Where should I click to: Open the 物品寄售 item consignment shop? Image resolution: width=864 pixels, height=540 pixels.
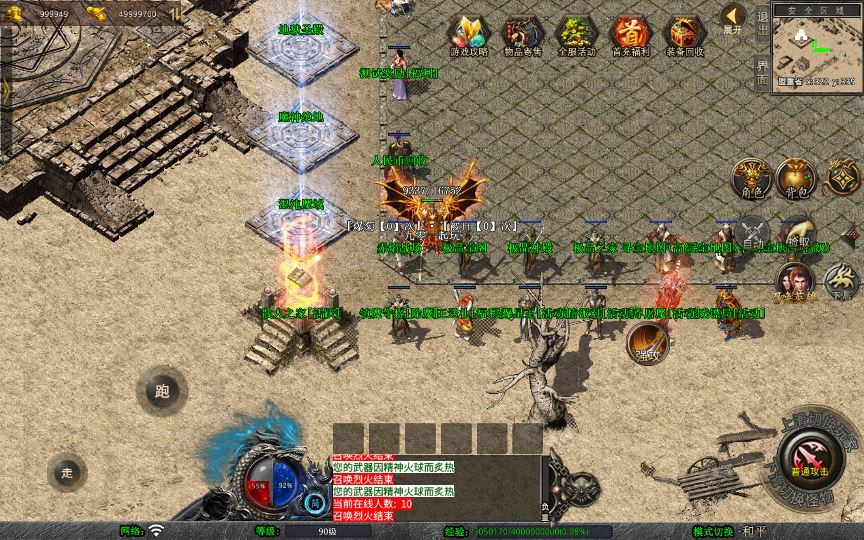[521, 35]
